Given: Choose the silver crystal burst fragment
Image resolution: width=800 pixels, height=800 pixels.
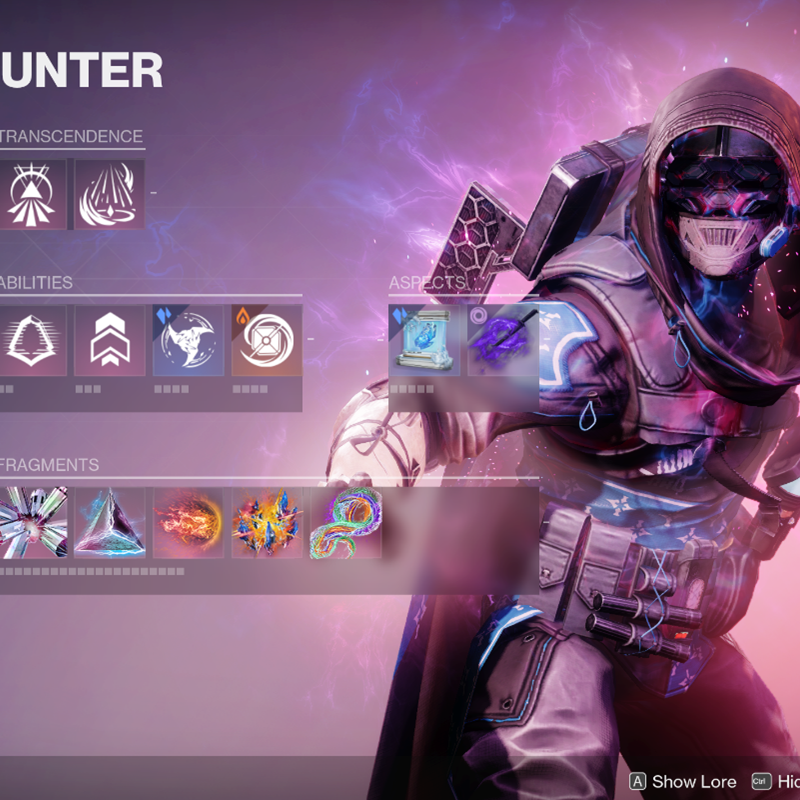Looking at the screenshot, I should click(32, 523).
